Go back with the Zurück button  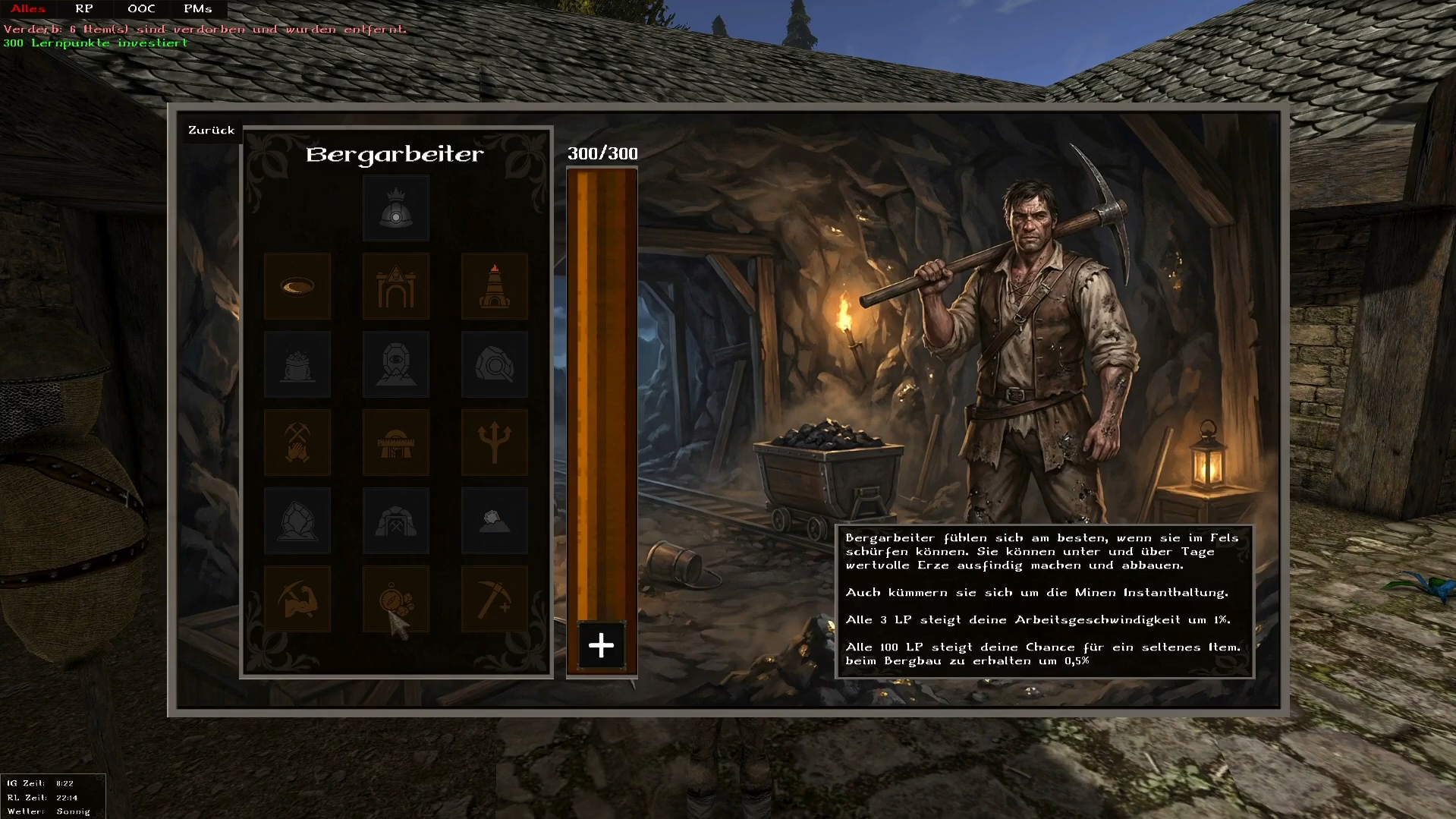click(x=211, y=131)
